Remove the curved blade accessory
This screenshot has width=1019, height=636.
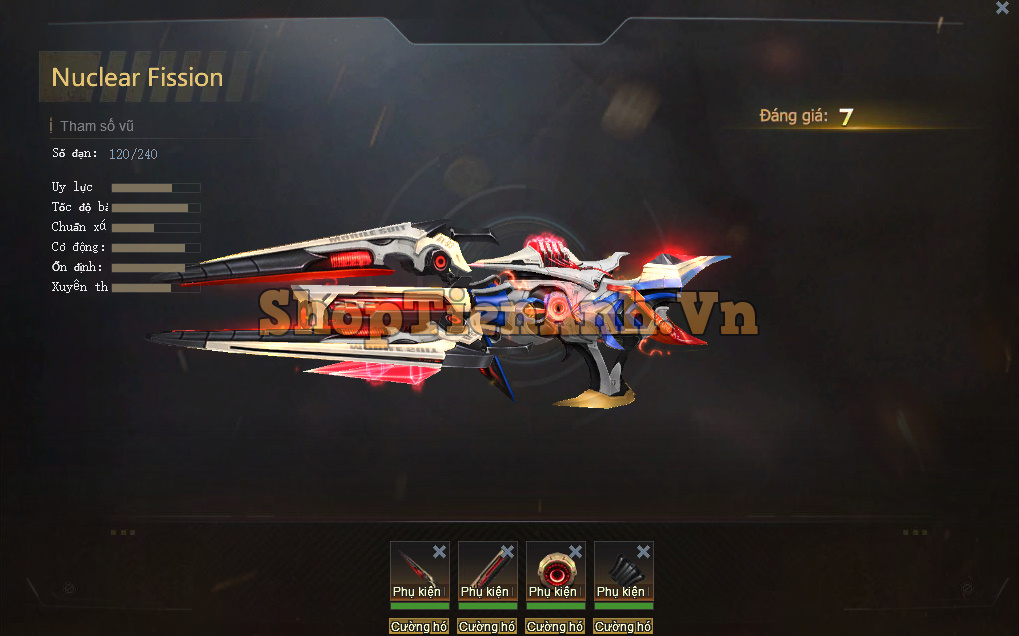(439, 552)
